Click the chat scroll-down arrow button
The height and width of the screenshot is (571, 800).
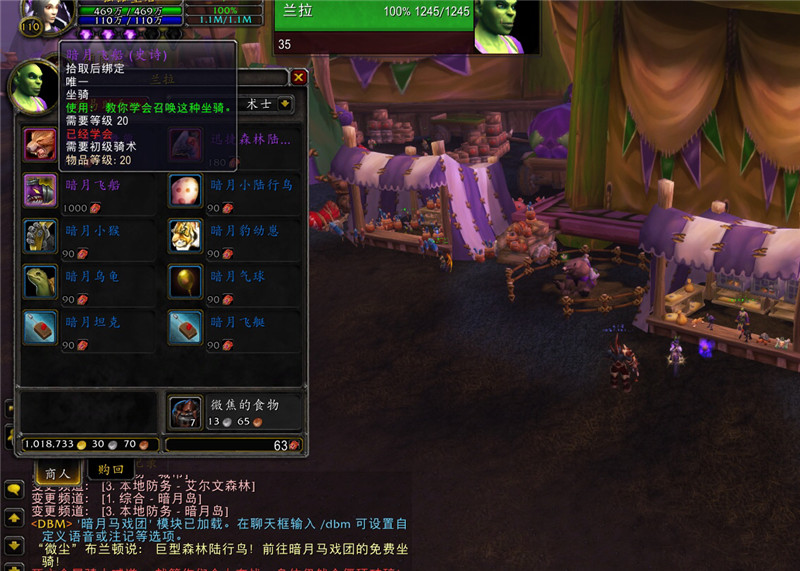pyautogui.click(x=14, y=545)
